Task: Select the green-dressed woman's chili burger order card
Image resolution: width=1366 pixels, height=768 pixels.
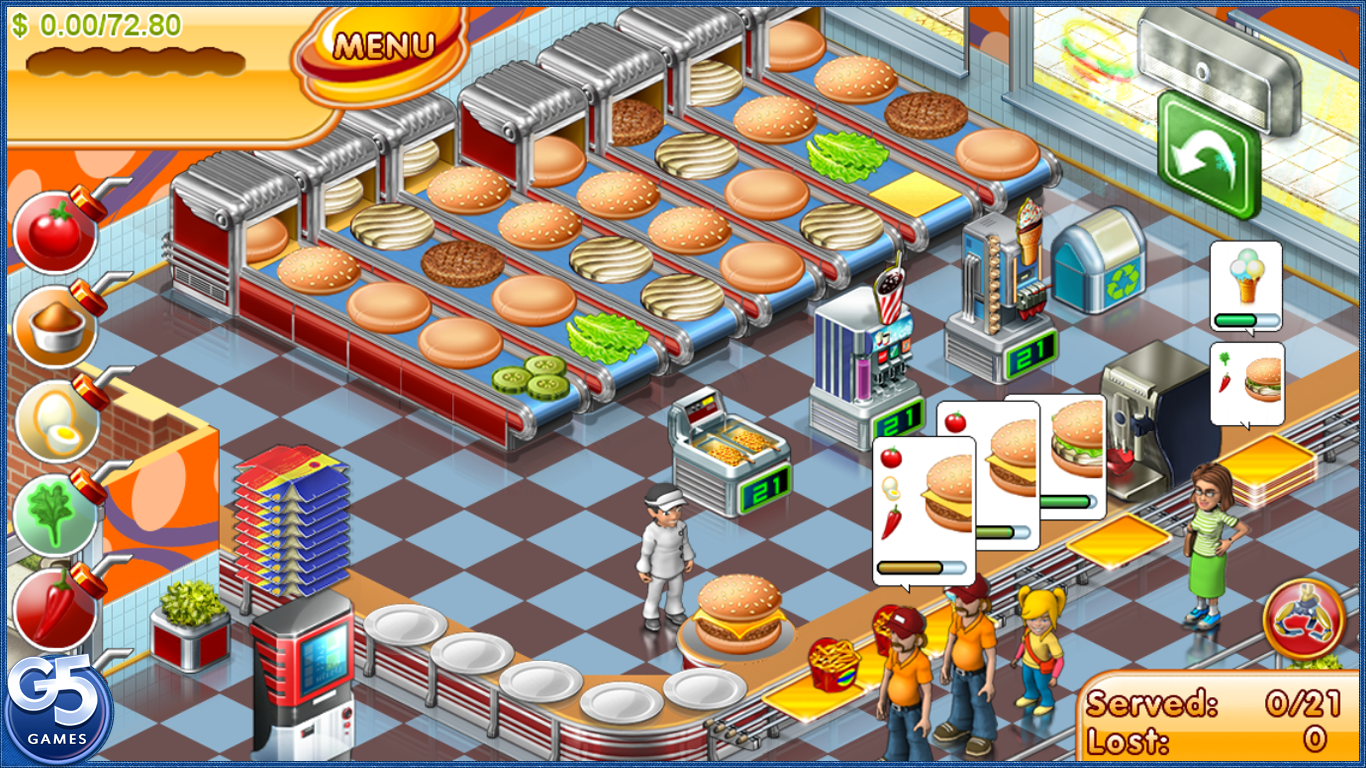Action: pos(1247,385)
